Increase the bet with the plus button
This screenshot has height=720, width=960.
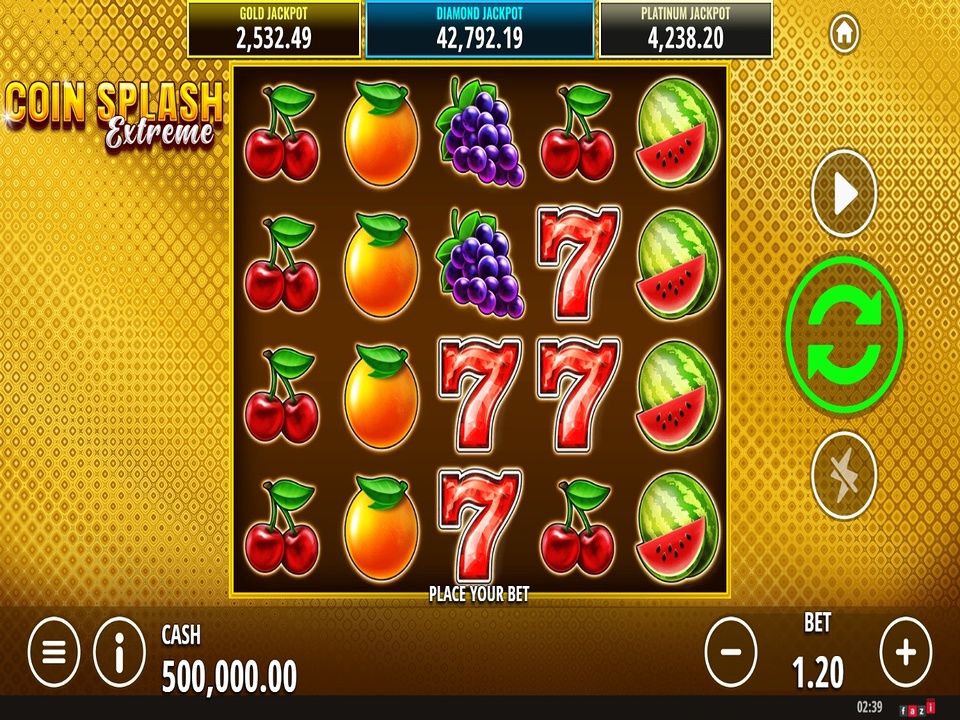tap(905, 652)
